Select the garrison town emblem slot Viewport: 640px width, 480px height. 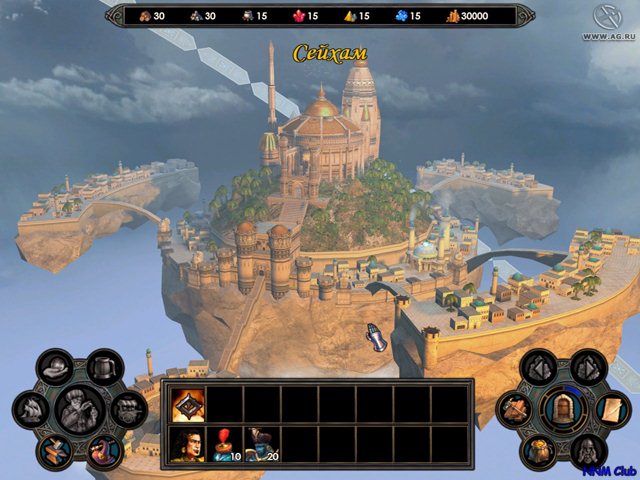[187, 404]
